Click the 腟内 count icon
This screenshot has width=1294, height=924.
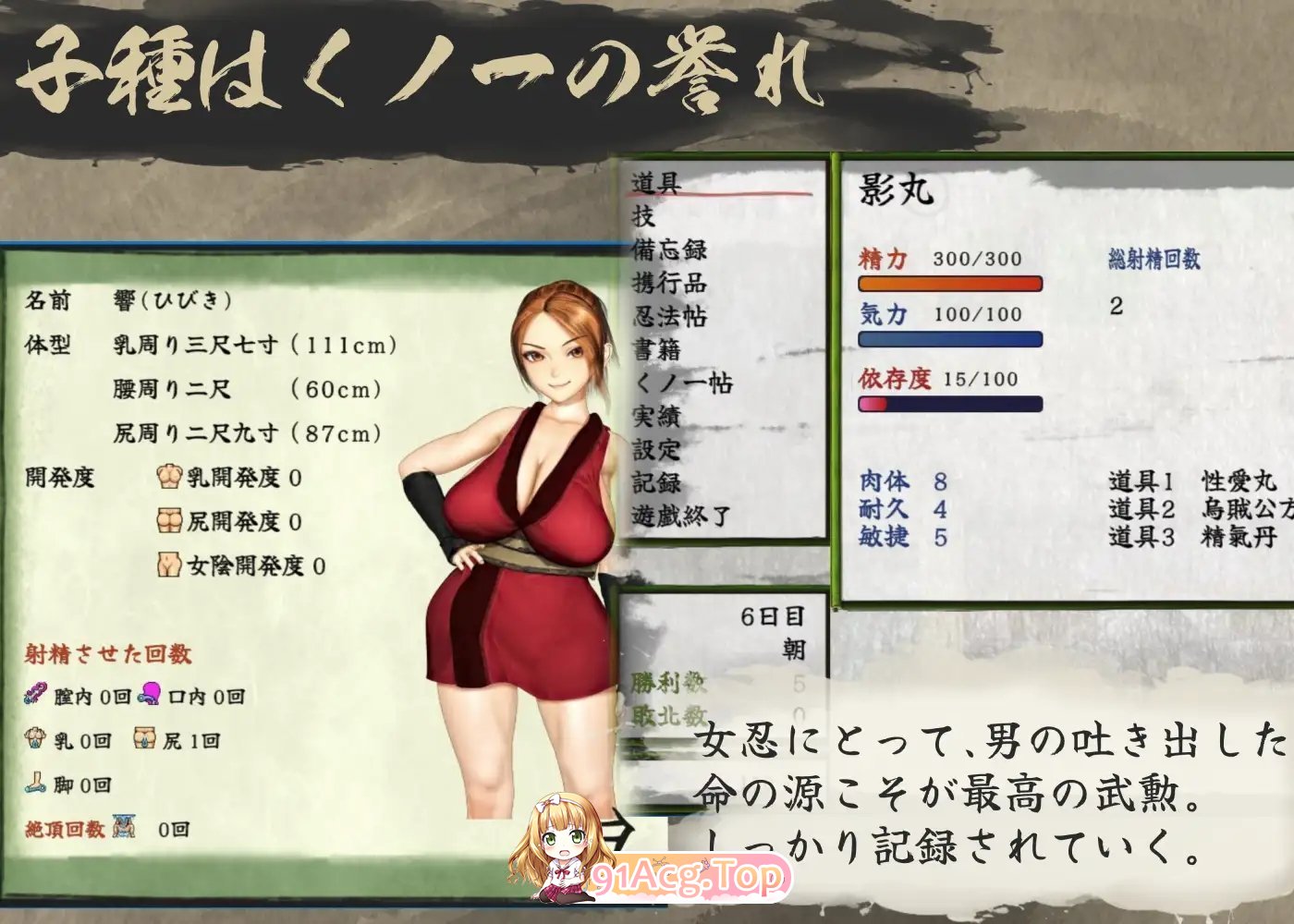[x=37, y=694]
